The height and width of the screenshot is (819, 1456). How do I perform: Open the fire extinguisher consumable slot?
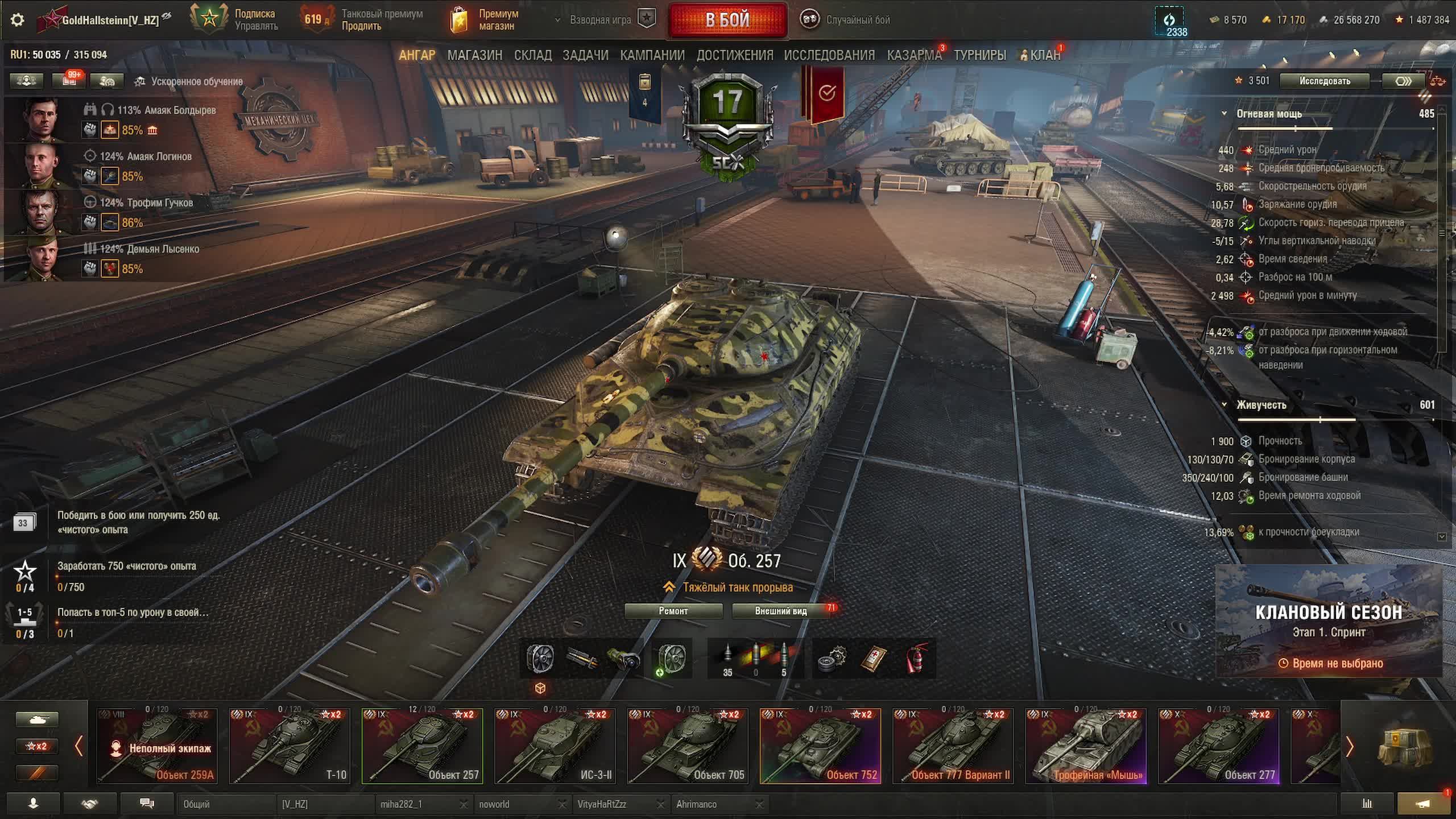click(915, 659)
